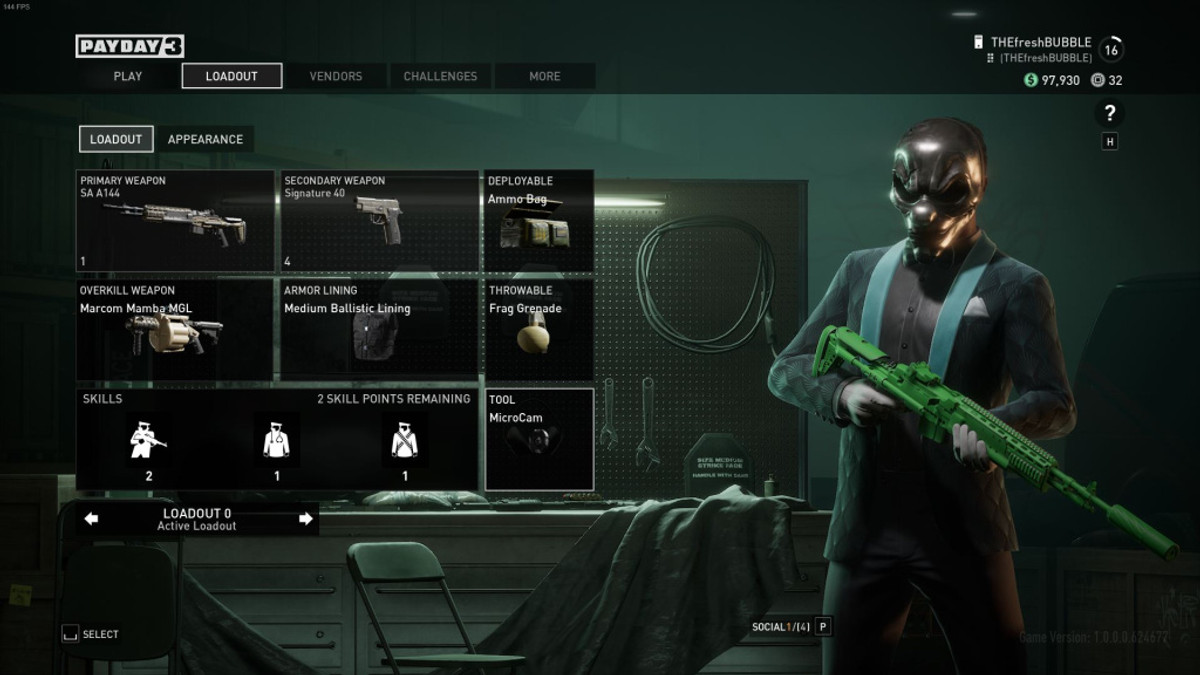Click the left arrow for previous loadout
The height and width of the screenshot is (675, 1200).
[91, 519]
